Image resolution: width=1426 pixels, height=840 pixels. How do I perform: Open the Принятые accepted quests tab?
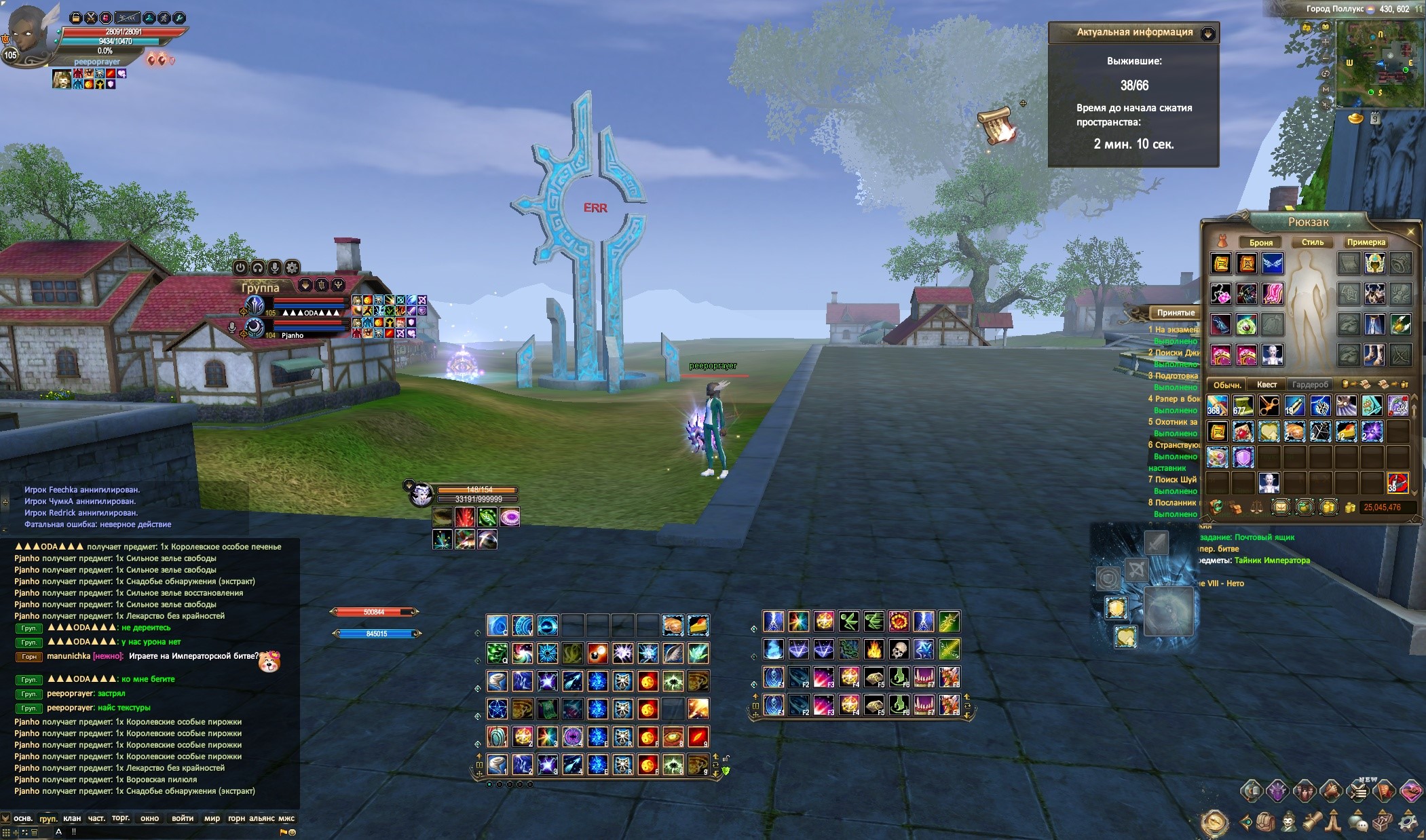pos(1176,313)
